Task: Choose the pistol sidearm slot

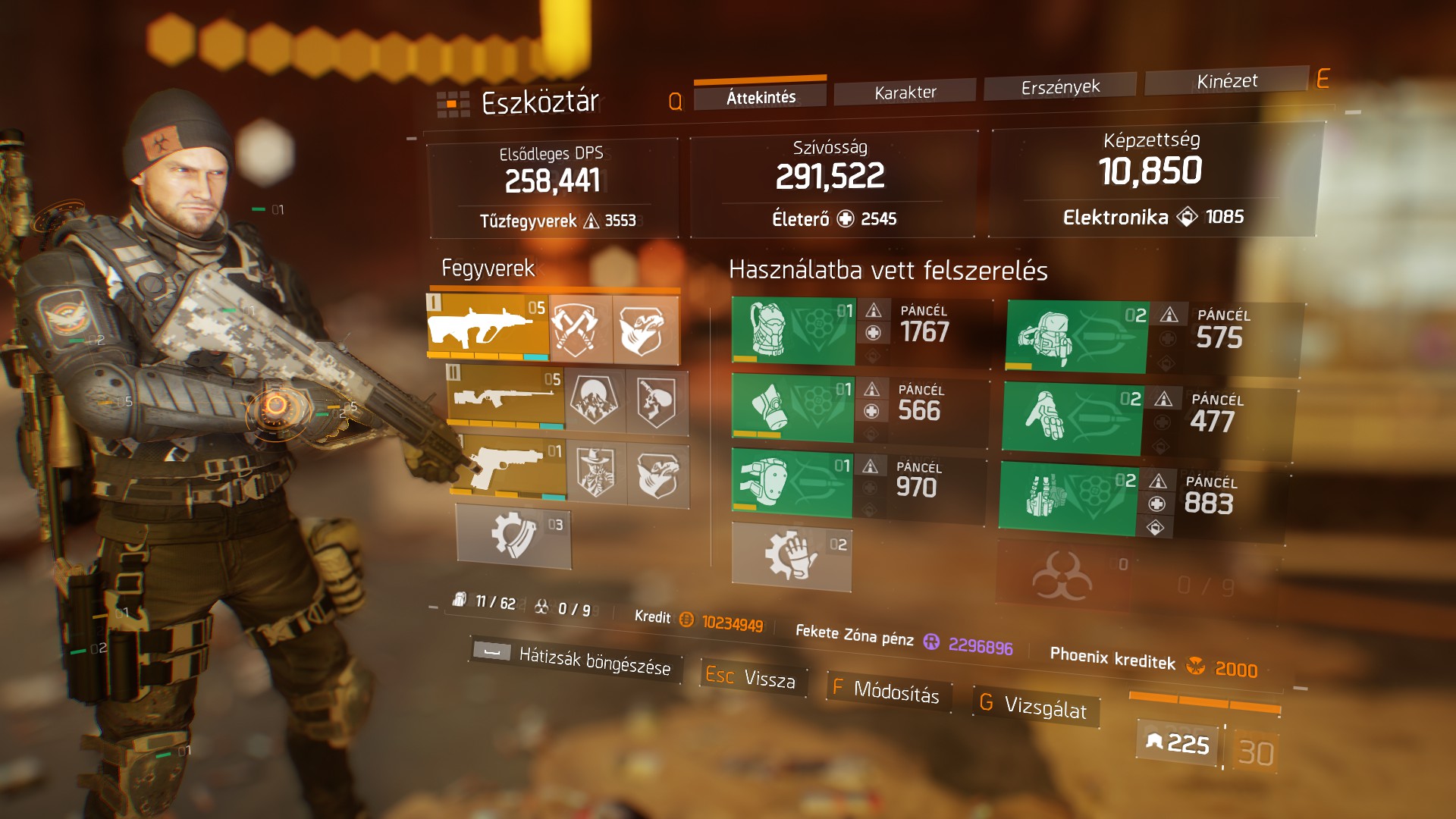Action: (513, 468)
